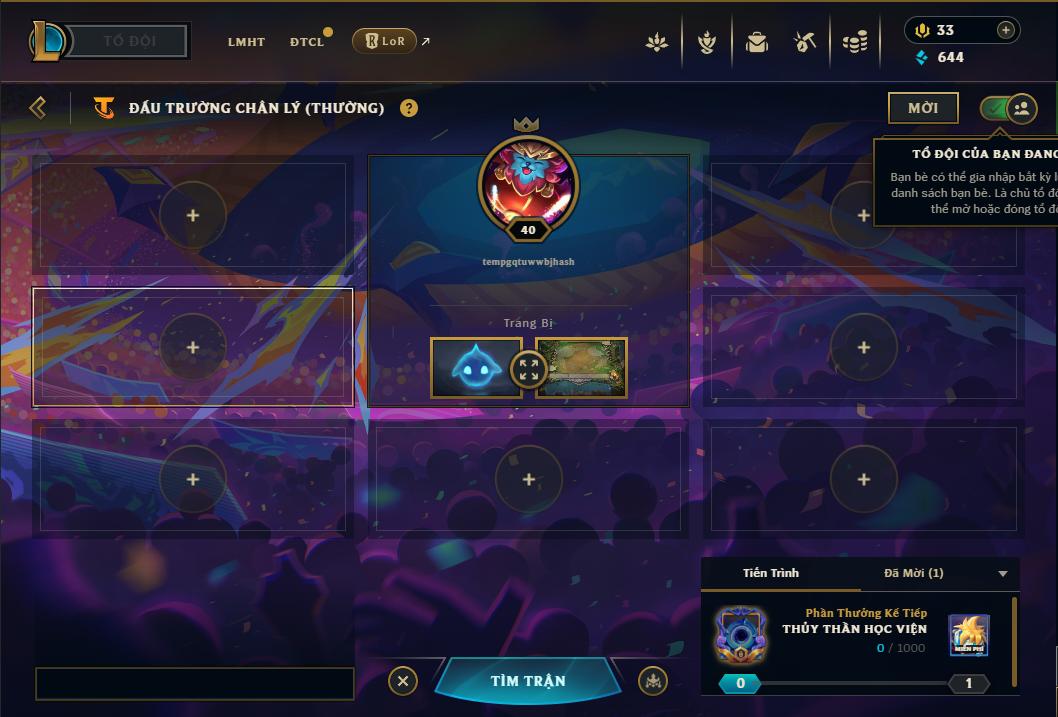Click the player's profile avatar
Viewport: 1058px width, 717px height.
coord(528,184)
